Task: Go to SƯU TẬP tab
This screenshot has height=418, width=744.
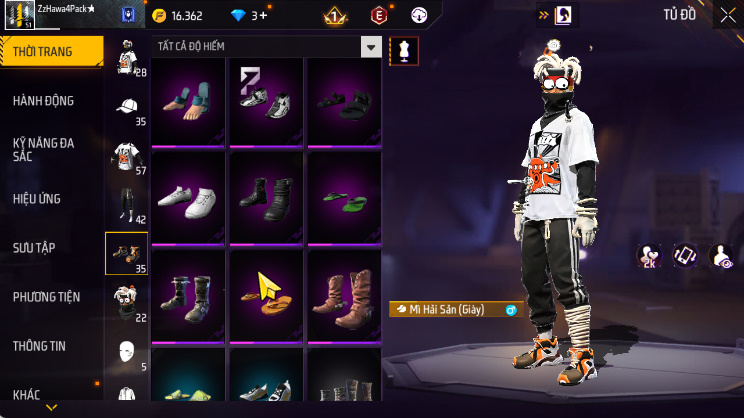Action: coord(35,247)
